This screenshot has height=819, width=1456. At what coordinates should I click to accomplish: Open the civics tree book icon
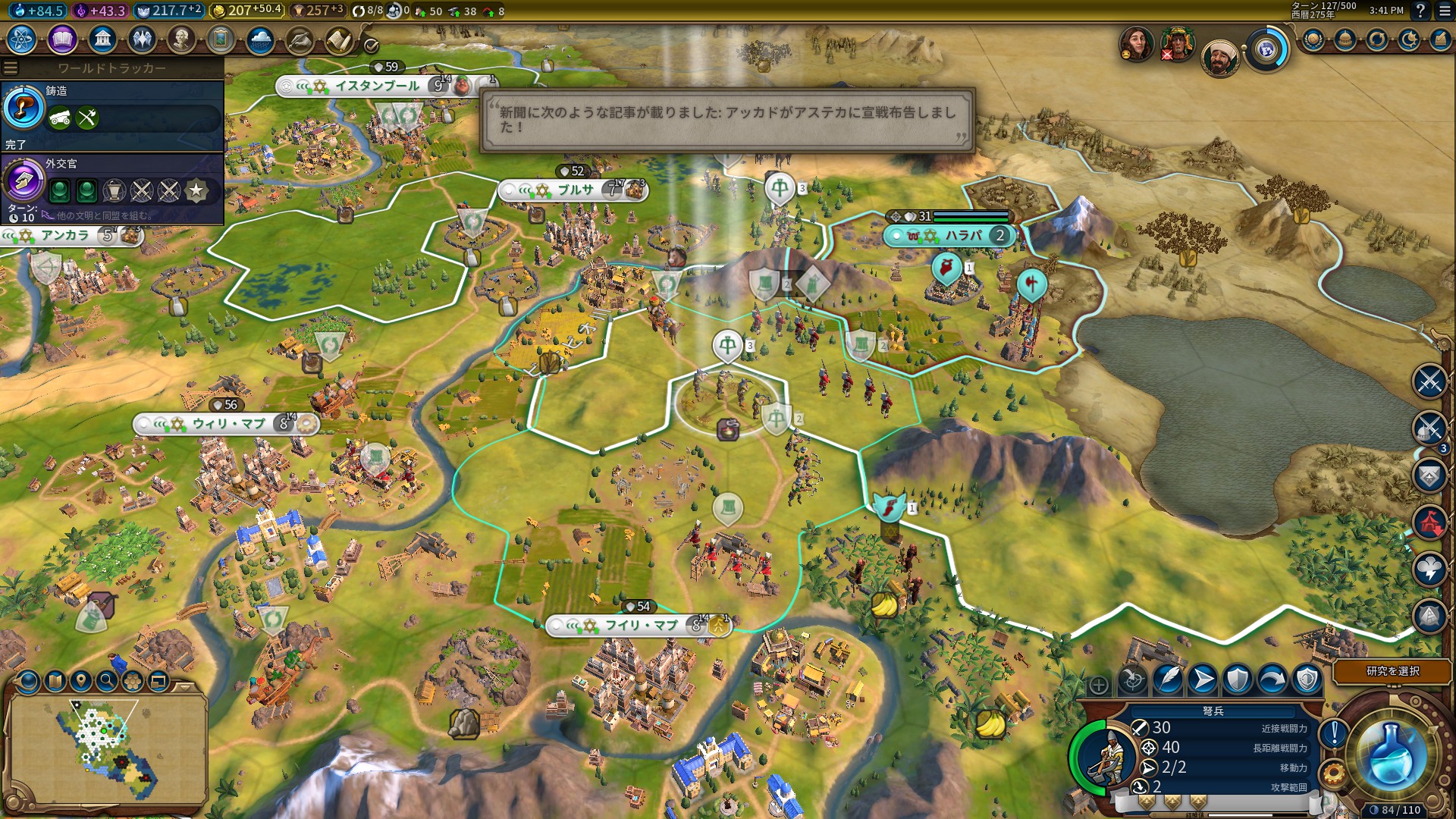(62, 39)
